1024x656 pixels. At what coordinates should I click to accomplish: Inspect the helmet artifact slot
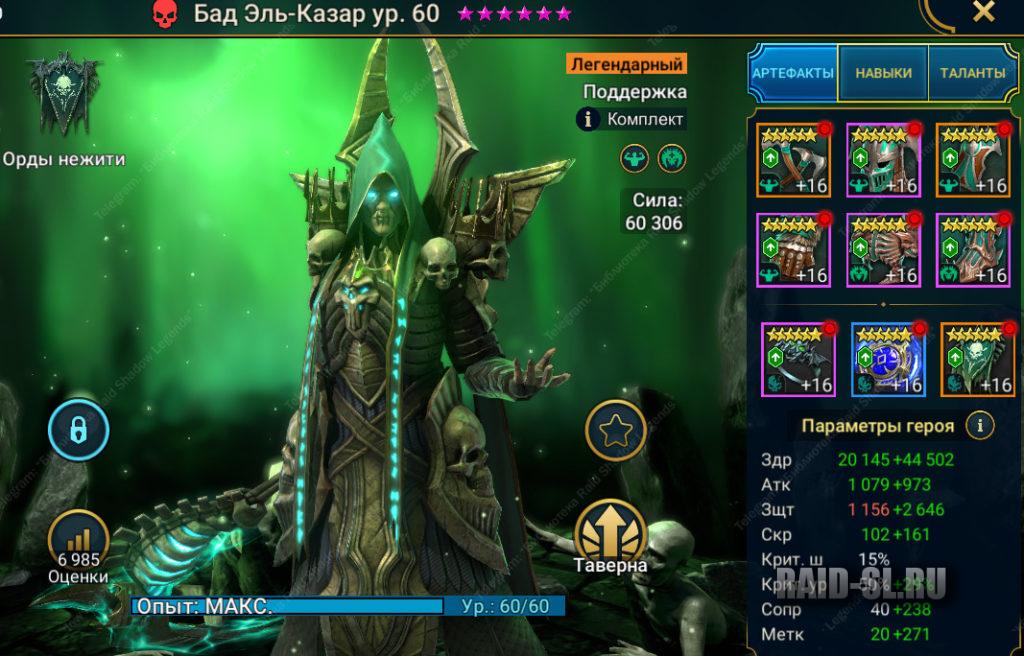click(x=883, y=160)
